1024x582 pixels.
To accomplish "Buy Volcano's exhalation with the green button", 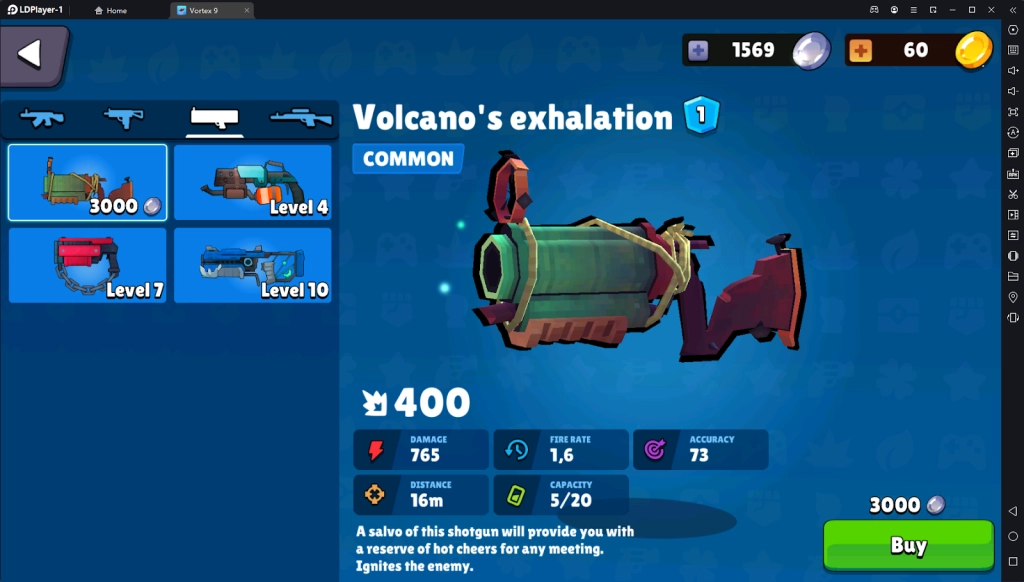I will point(908,546).
